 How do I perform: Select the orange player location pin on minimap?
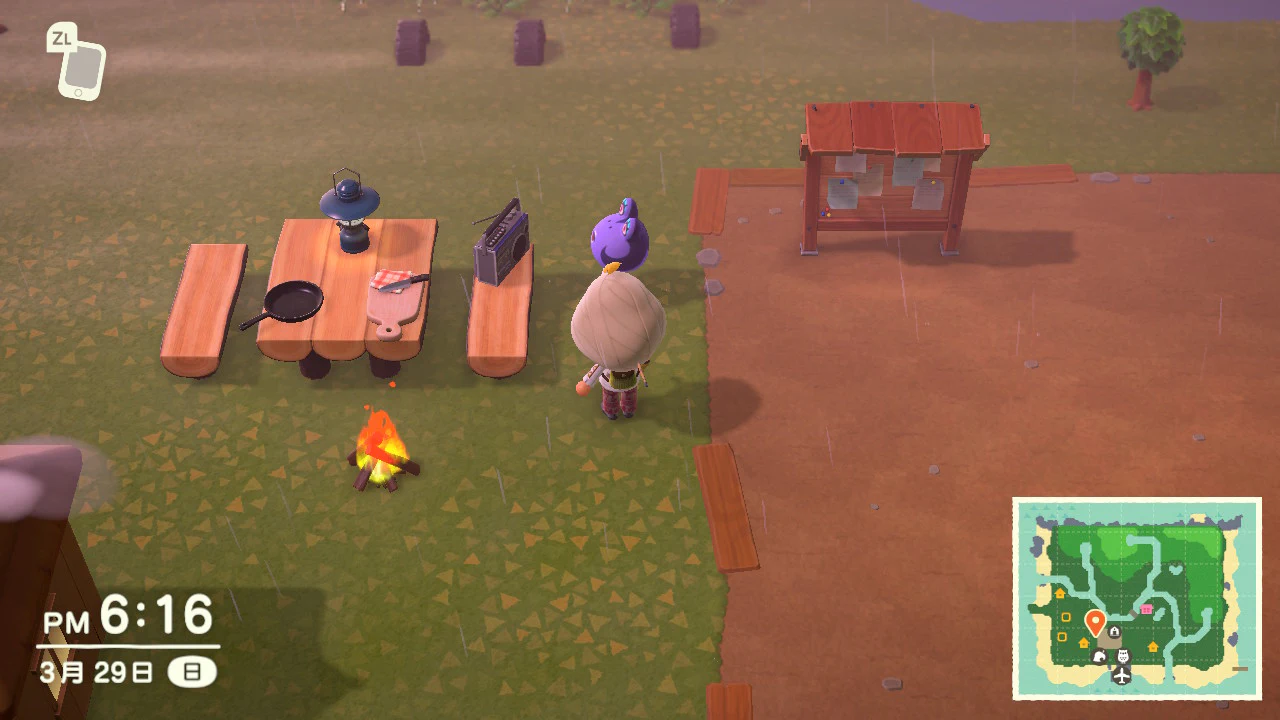point(1095,623)
